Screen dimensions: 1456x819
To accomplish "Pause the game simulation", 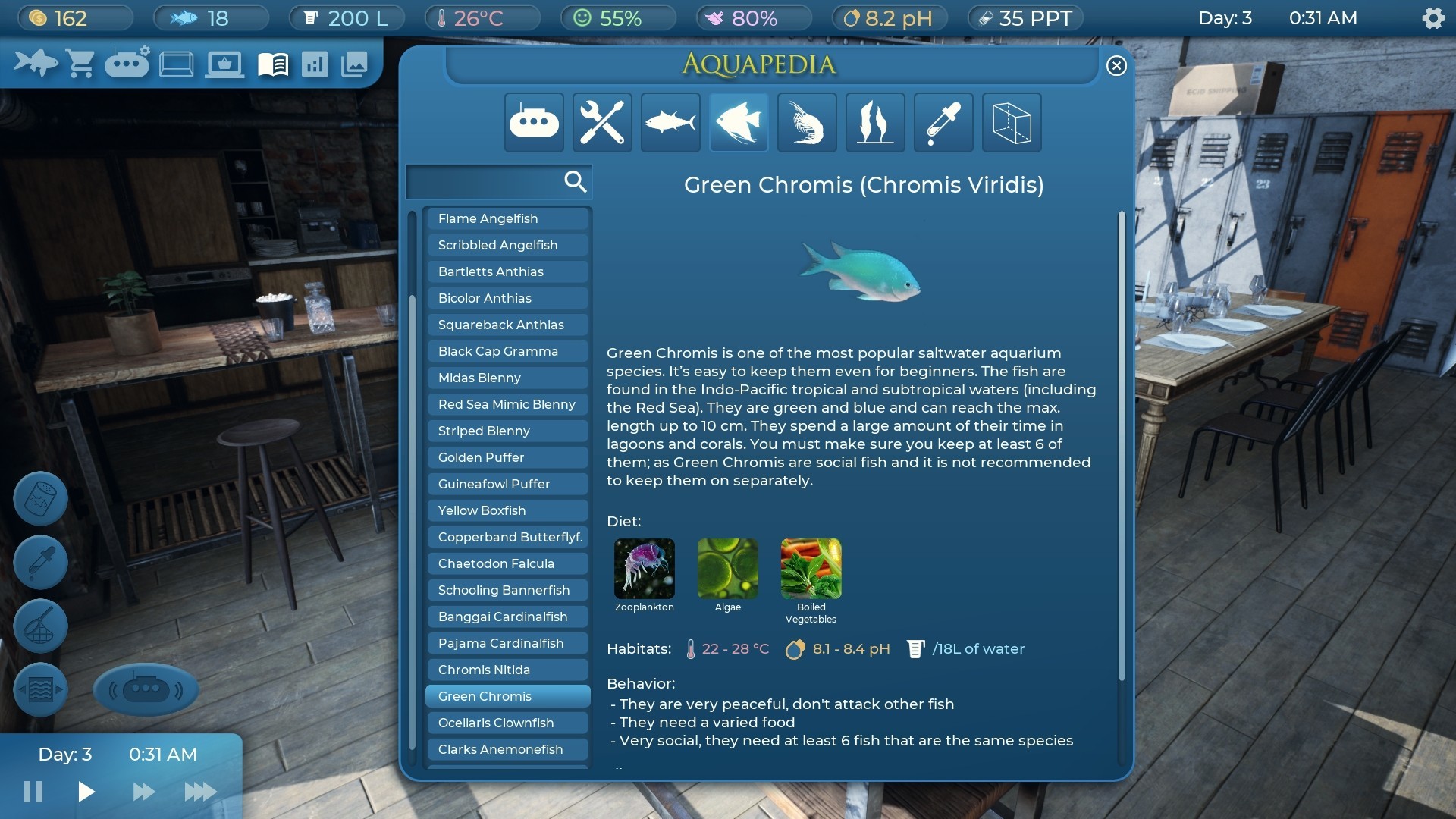I will 32,792.
